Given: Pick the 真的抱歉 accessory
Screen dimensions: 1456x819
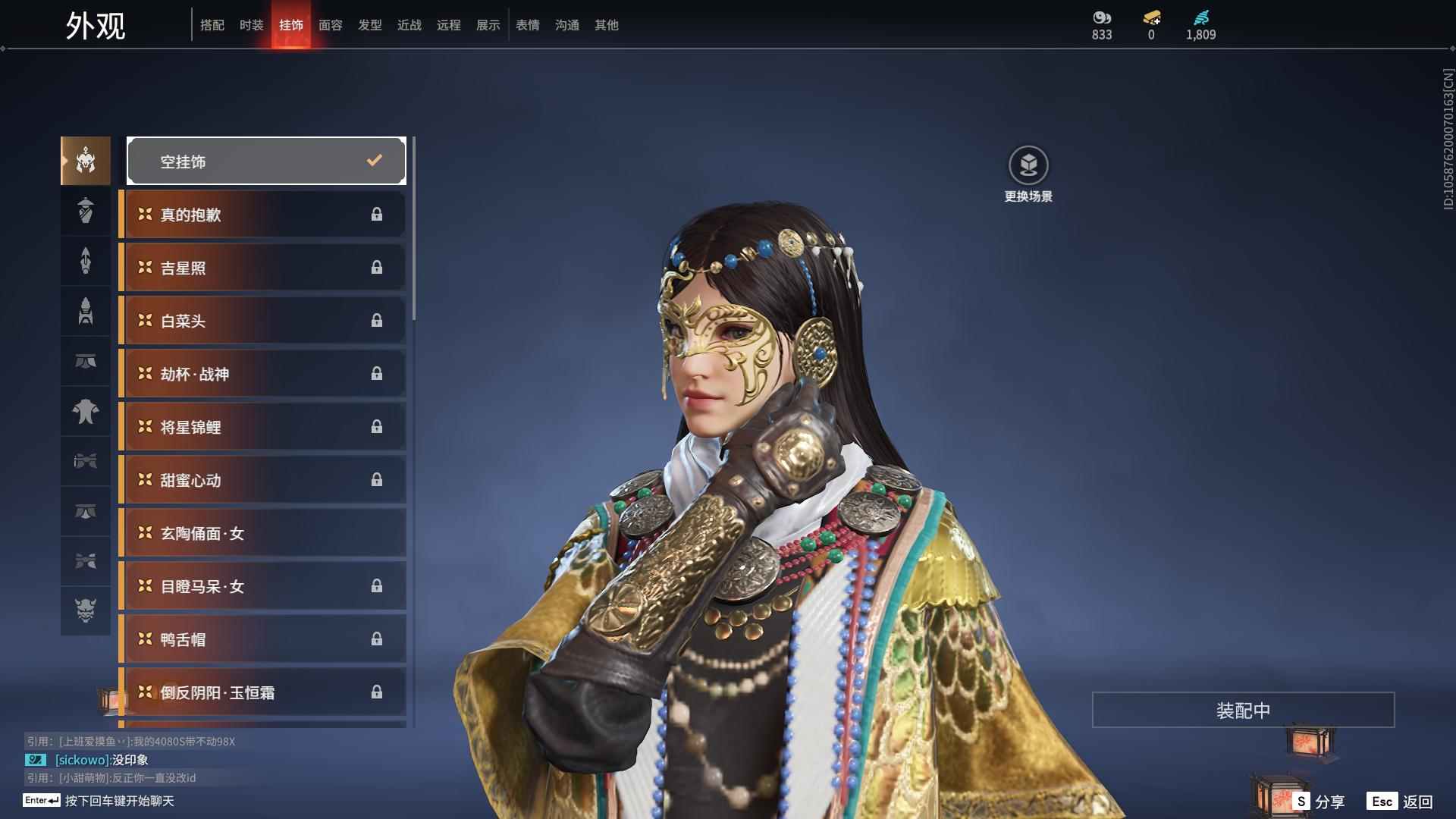Looking at the screenshot, I should pos(262,215).
